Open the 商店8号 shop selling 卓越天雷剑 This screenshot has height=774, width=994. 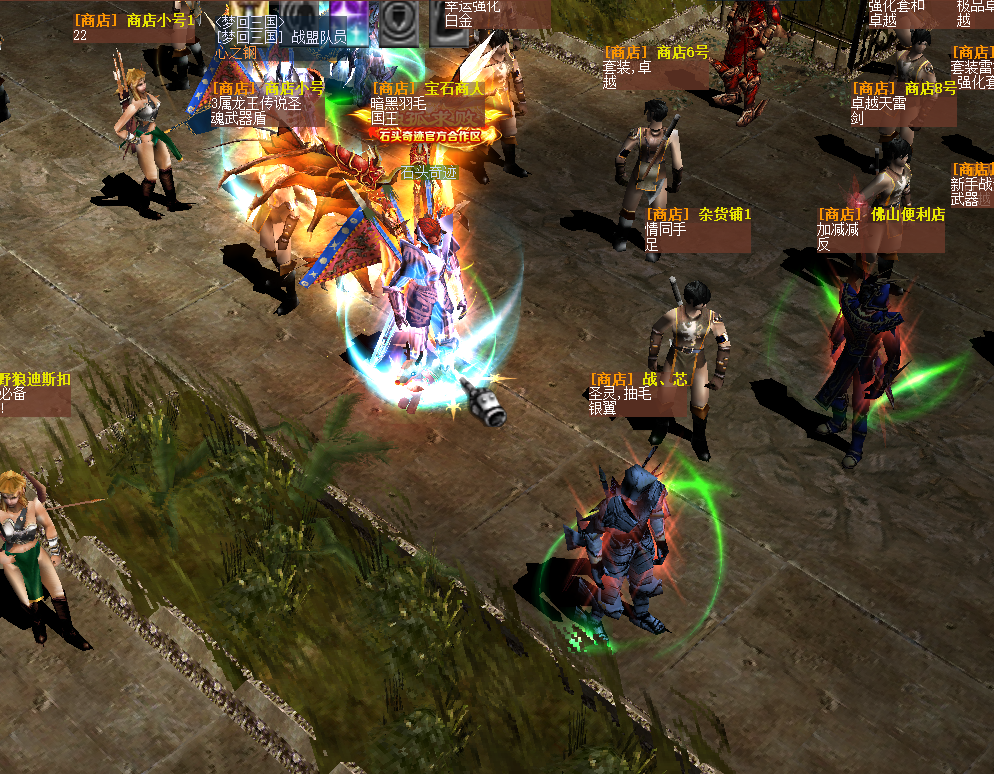pos(902,103)
